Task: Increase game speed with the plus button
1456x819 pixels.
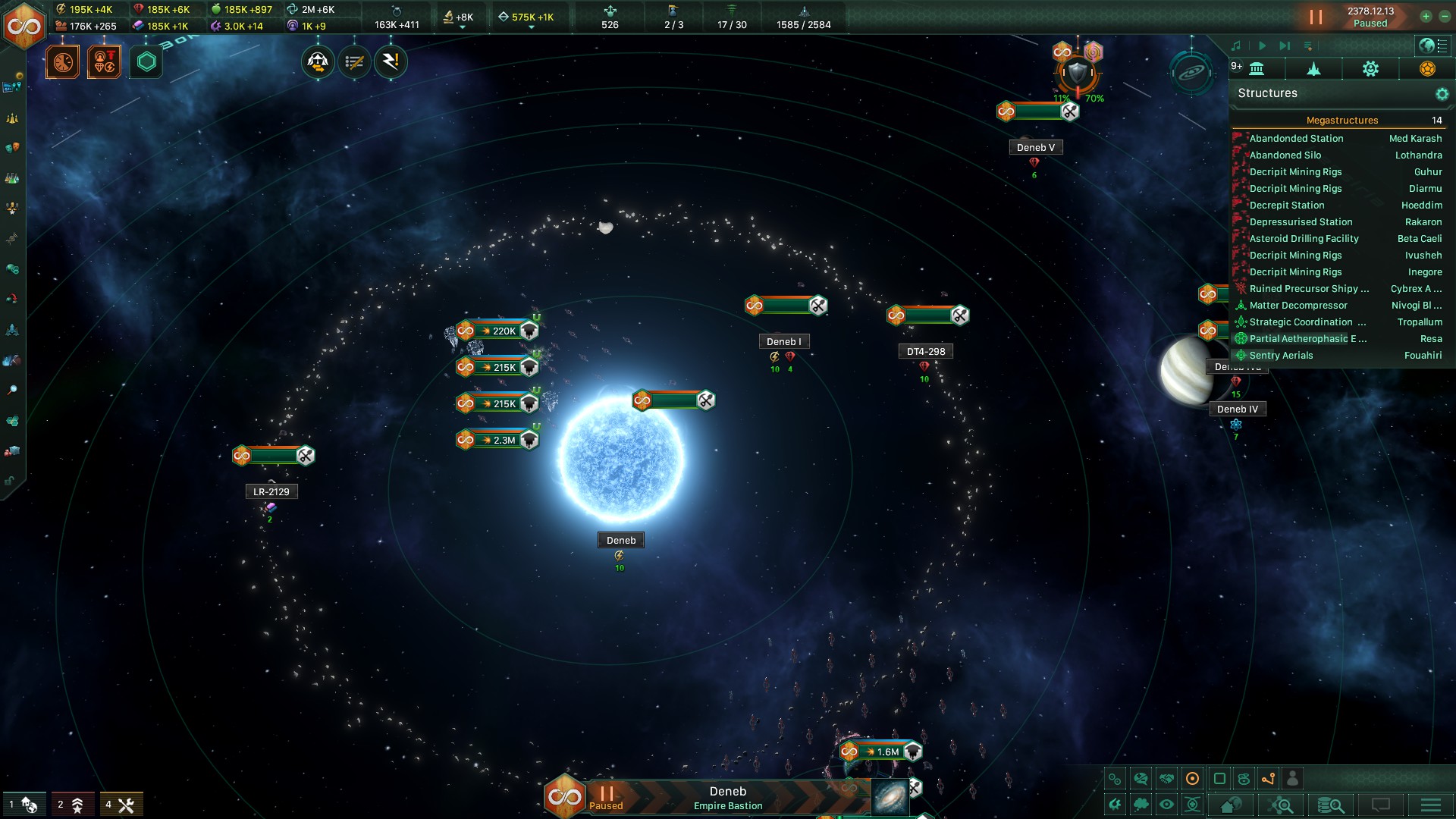Action: tap(1426, 17)
